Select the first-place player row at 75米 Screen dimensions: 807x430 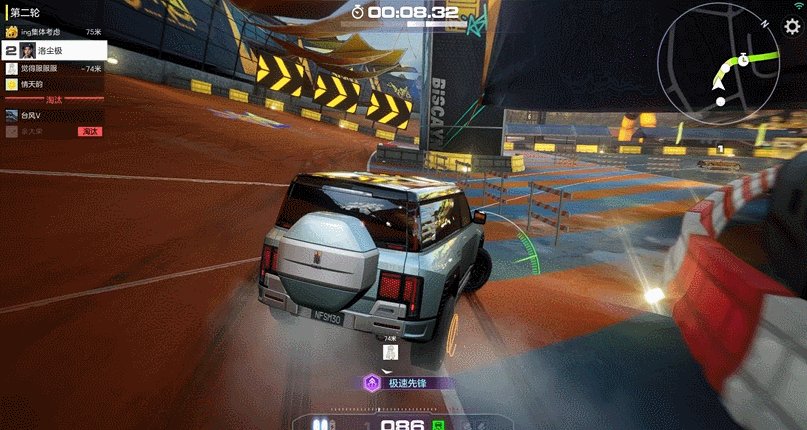tap(54, 32)
